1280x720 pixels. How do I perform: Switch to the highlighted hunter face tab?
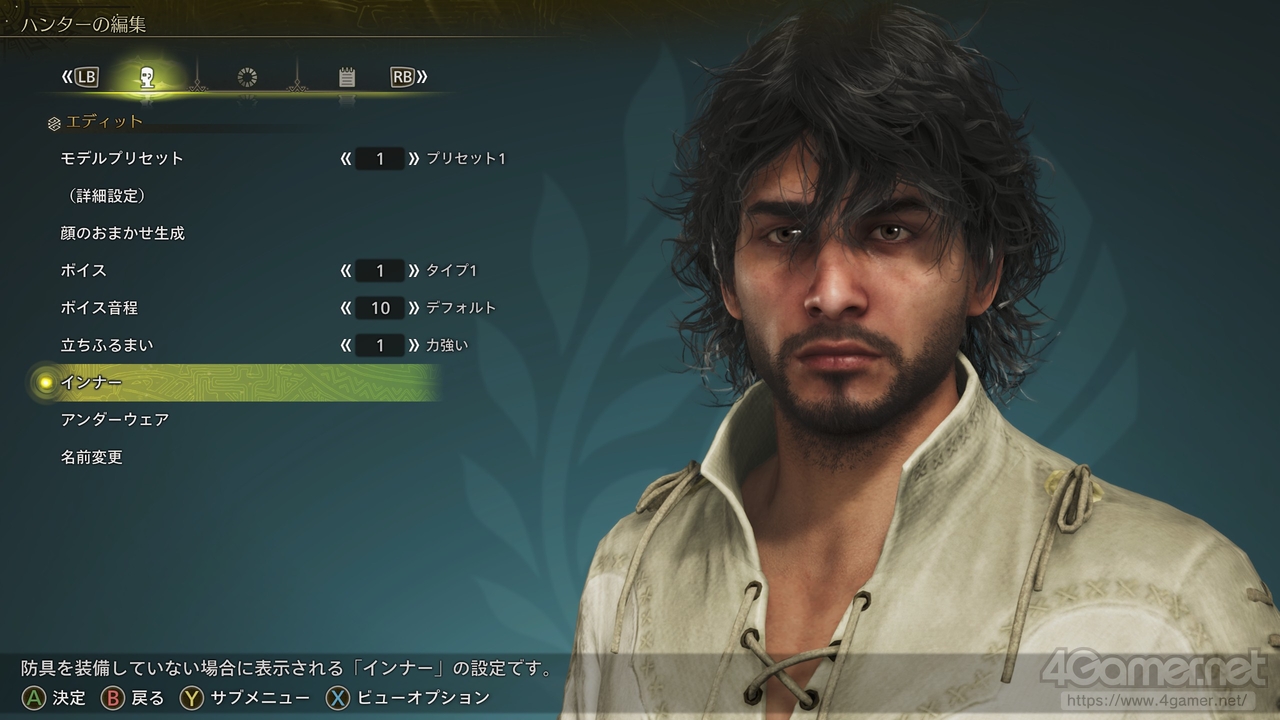147,77
